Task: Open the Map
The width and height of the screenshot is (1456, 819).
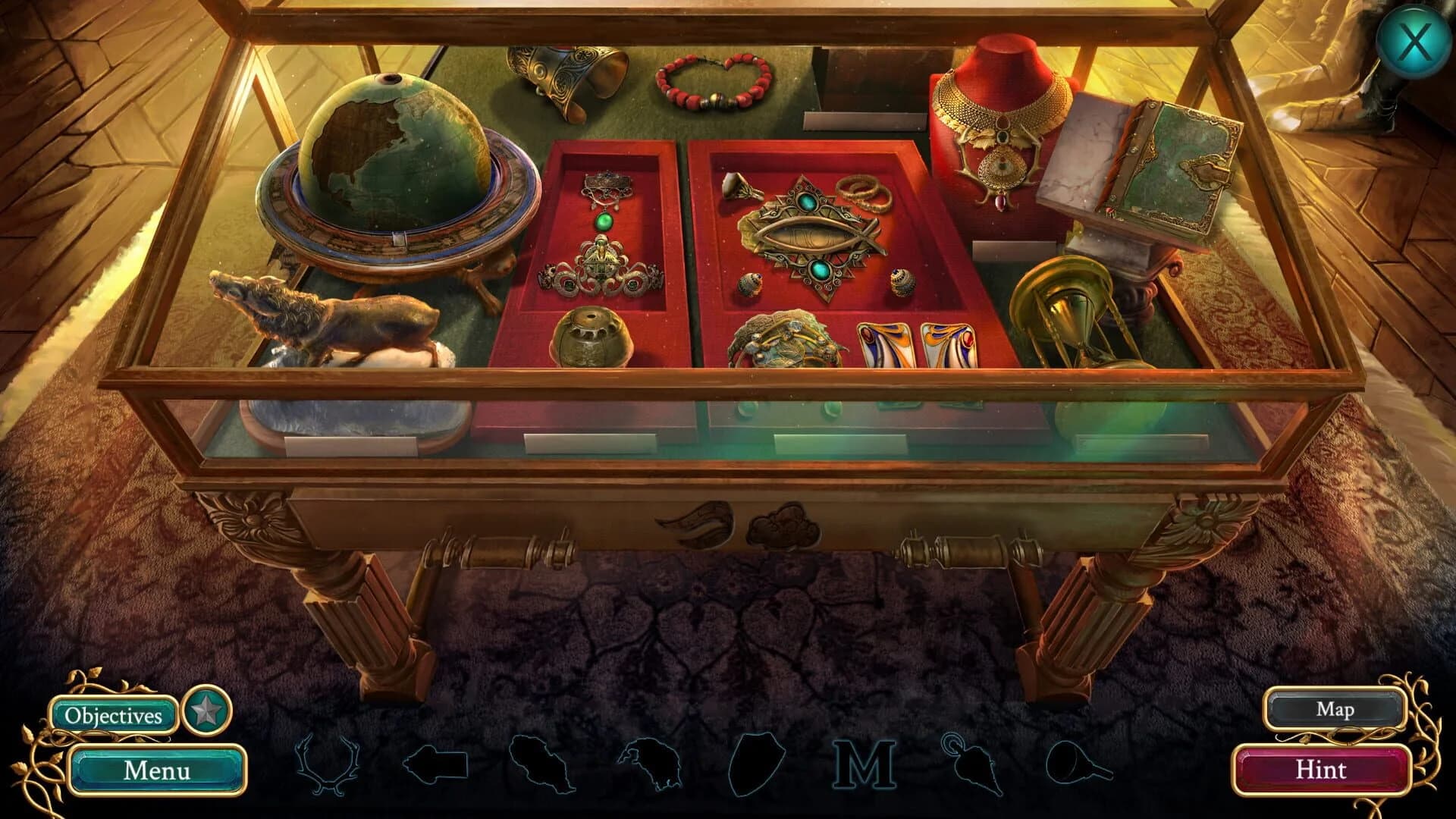Action: point(1336,710)
